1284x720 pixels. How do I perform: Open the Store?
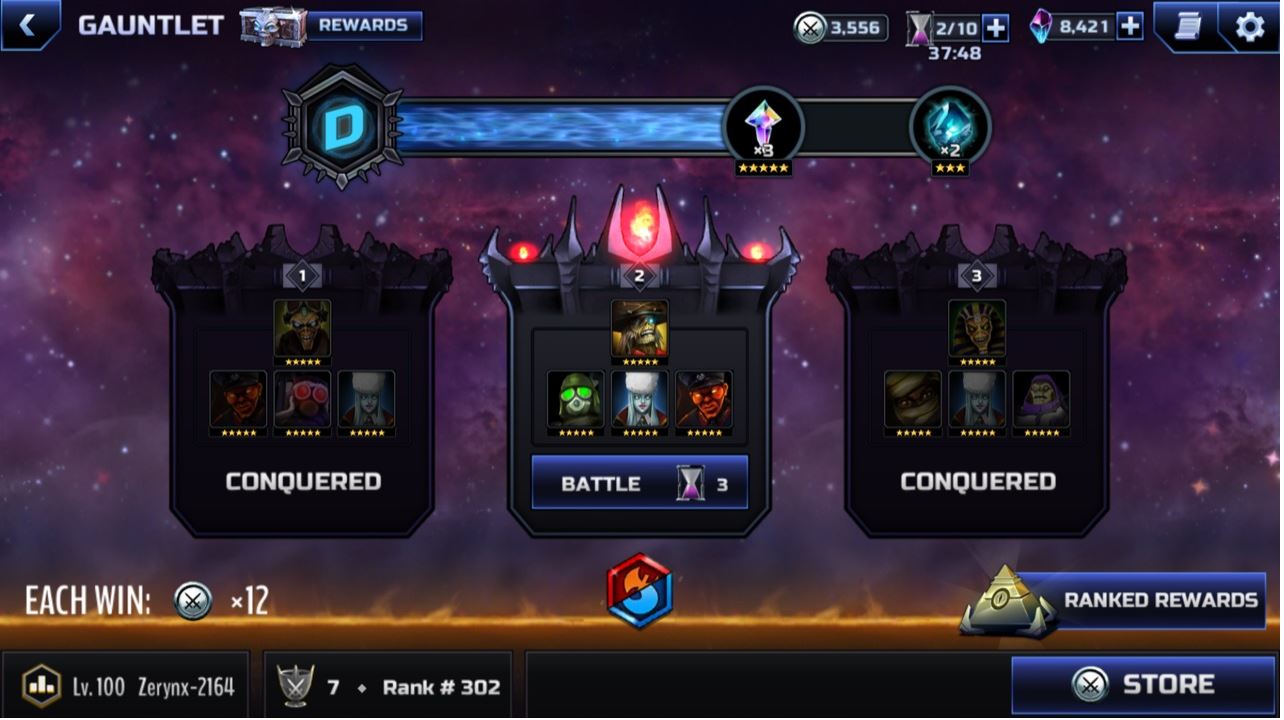pyautogui.click(x=1142, y=684)
